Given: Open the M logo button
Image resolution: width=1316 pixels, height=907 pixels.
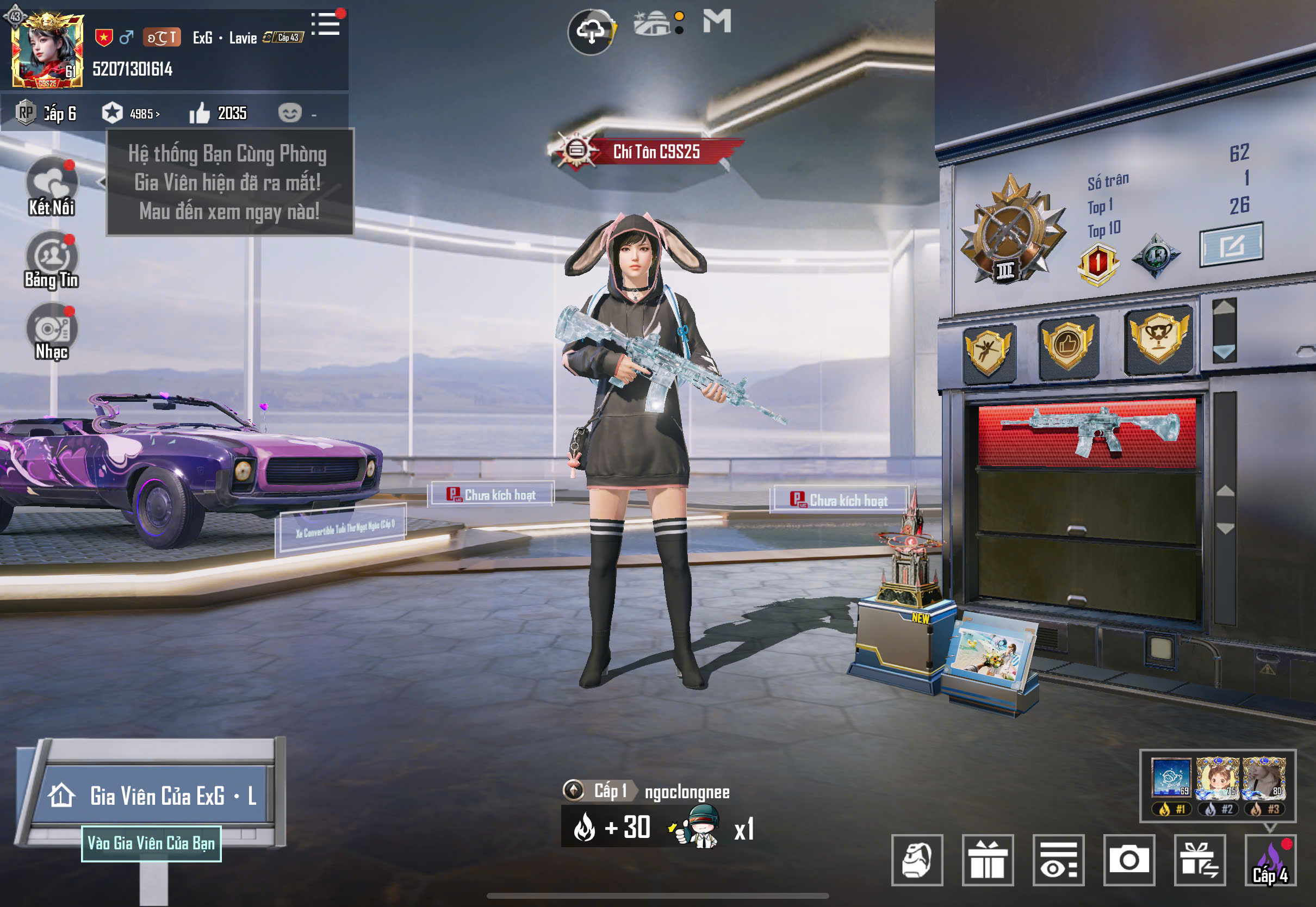Looking at the screenshot, I should tap(717, 22).
